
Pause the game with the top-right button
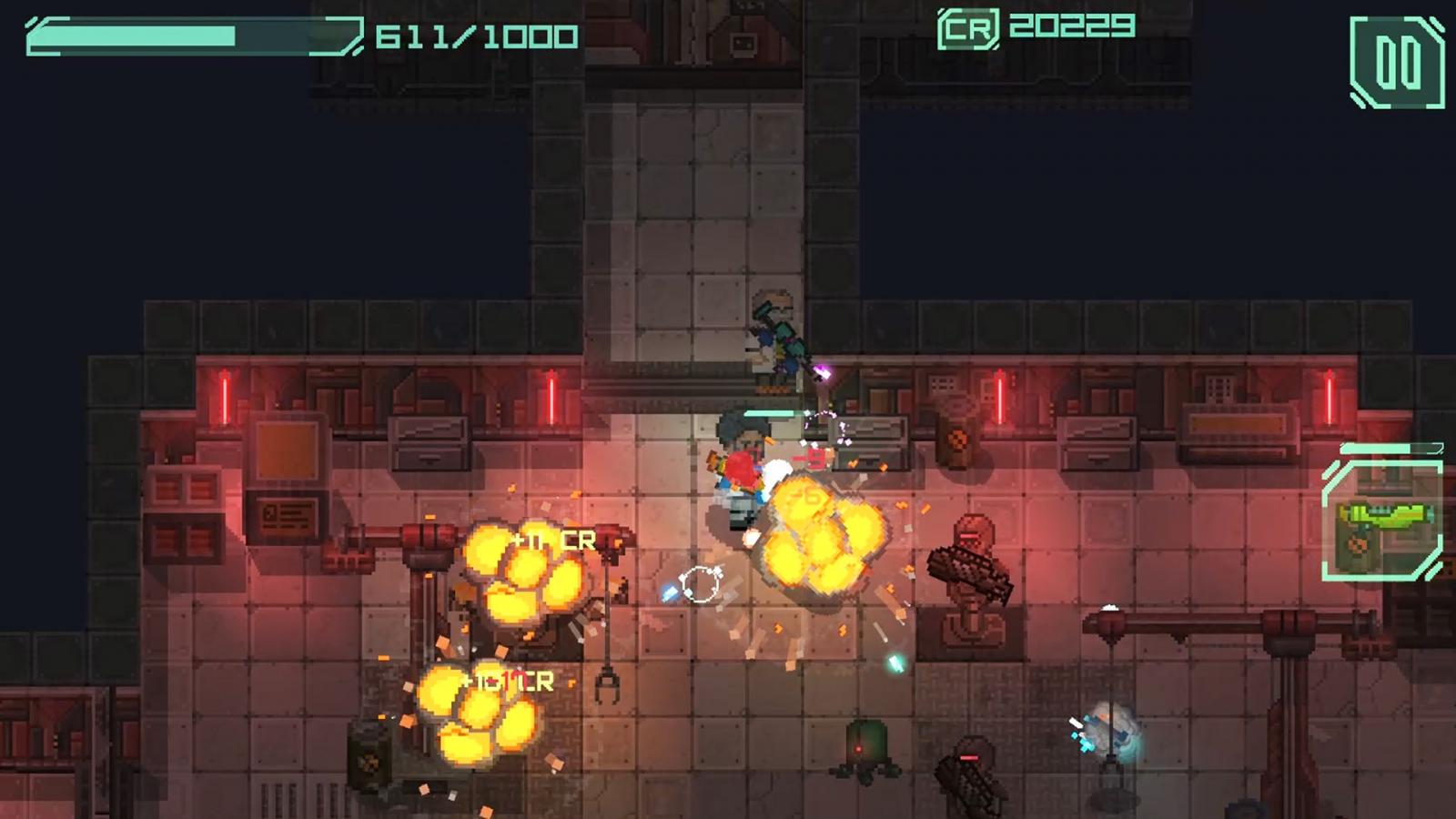pyautogui.click(x=1397, y=62)
